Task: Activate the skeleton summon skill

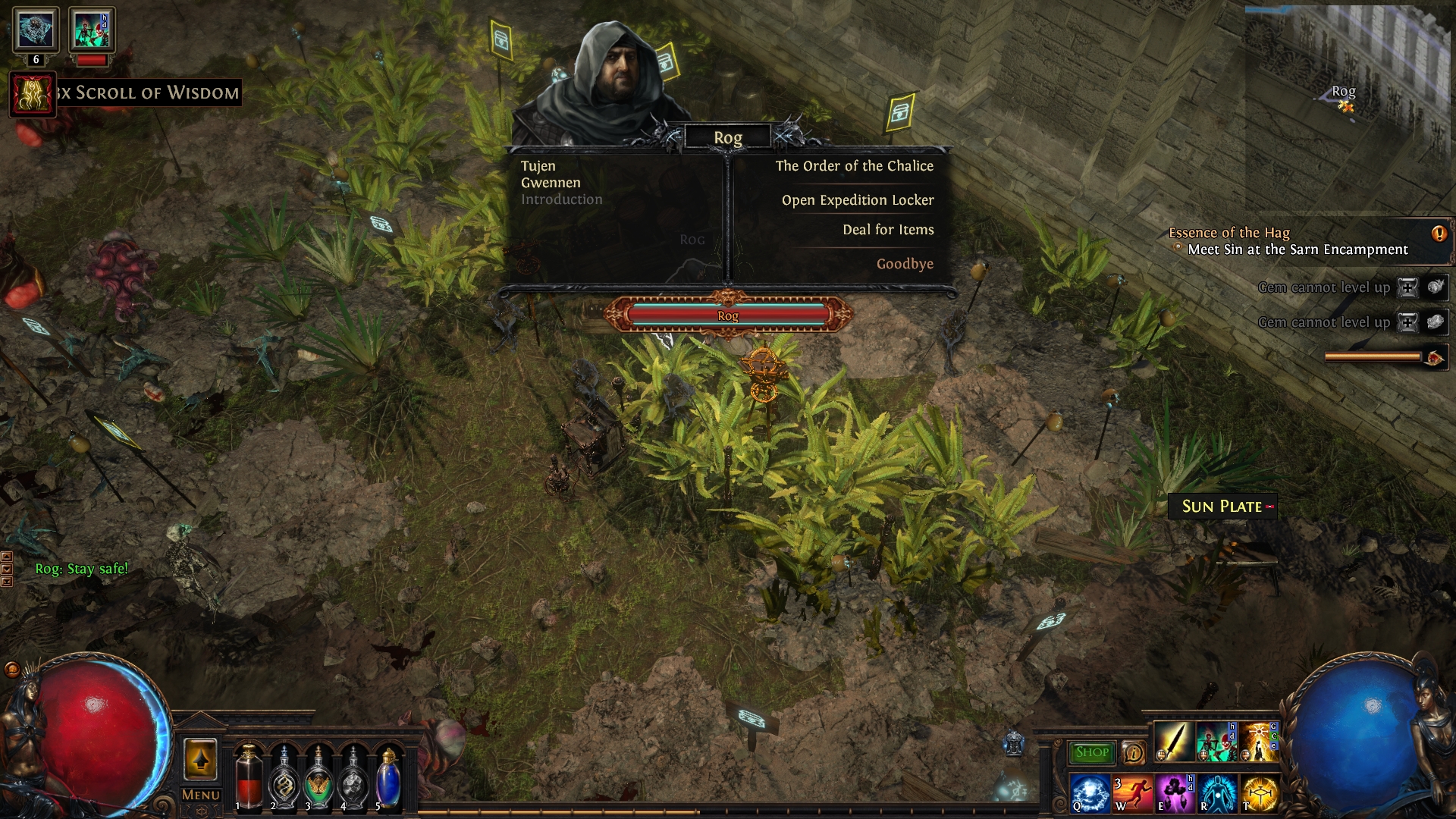Action: click(1216, 741)
